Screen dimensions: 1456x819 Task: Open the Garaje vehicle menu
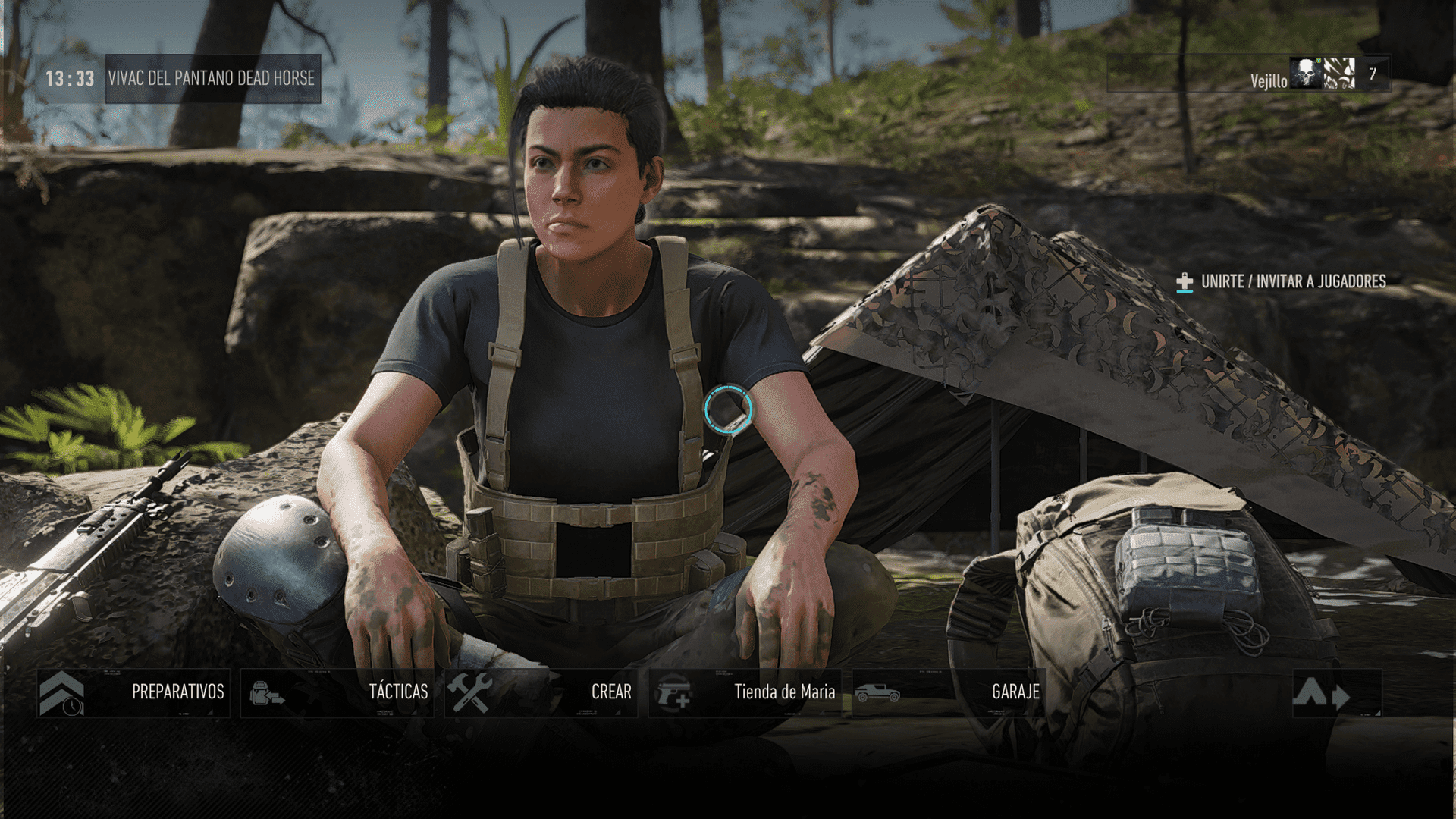[x=949, y=692]
